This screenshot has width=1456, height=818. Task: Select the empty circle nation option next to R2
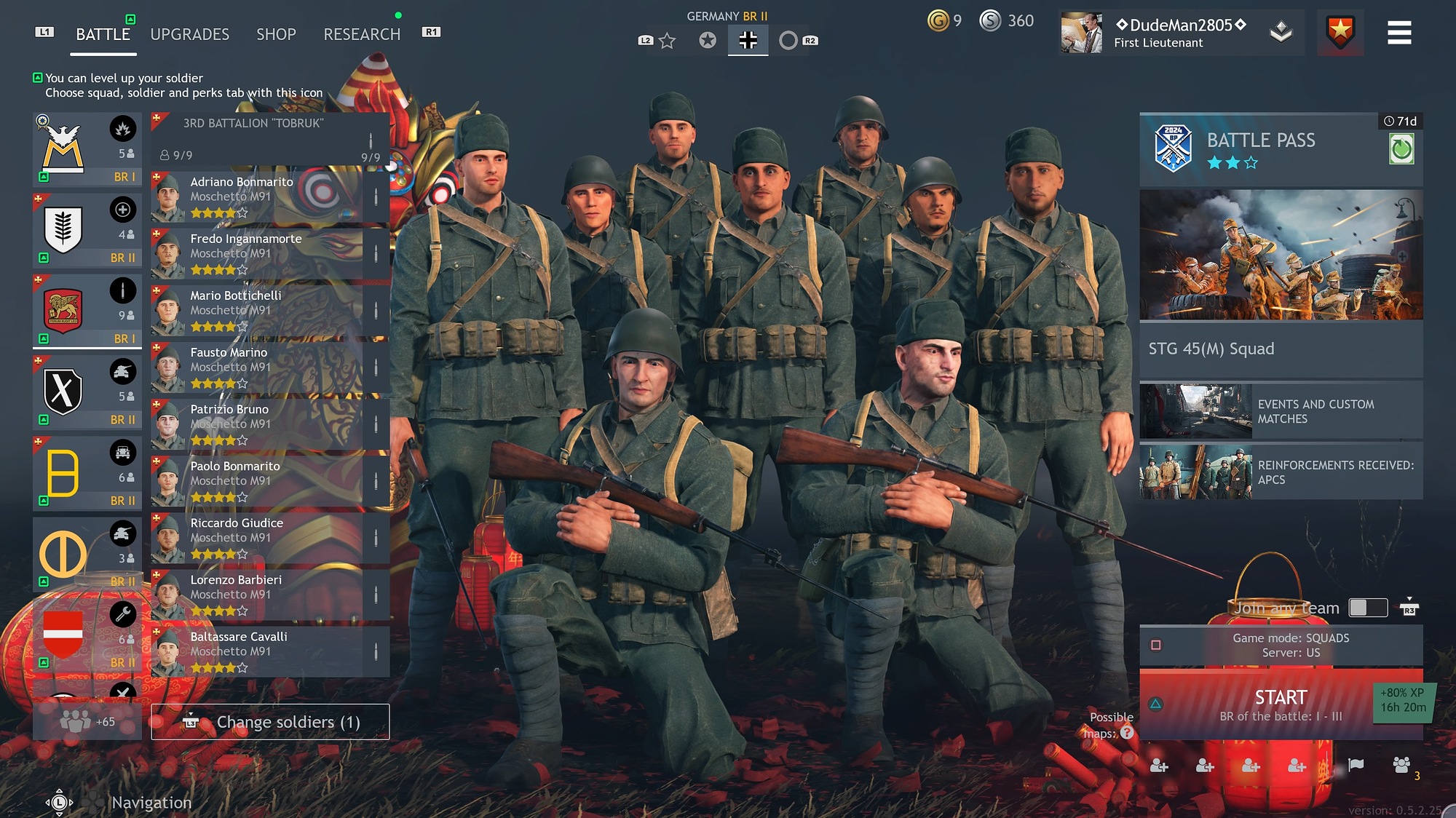click(791, 40)
